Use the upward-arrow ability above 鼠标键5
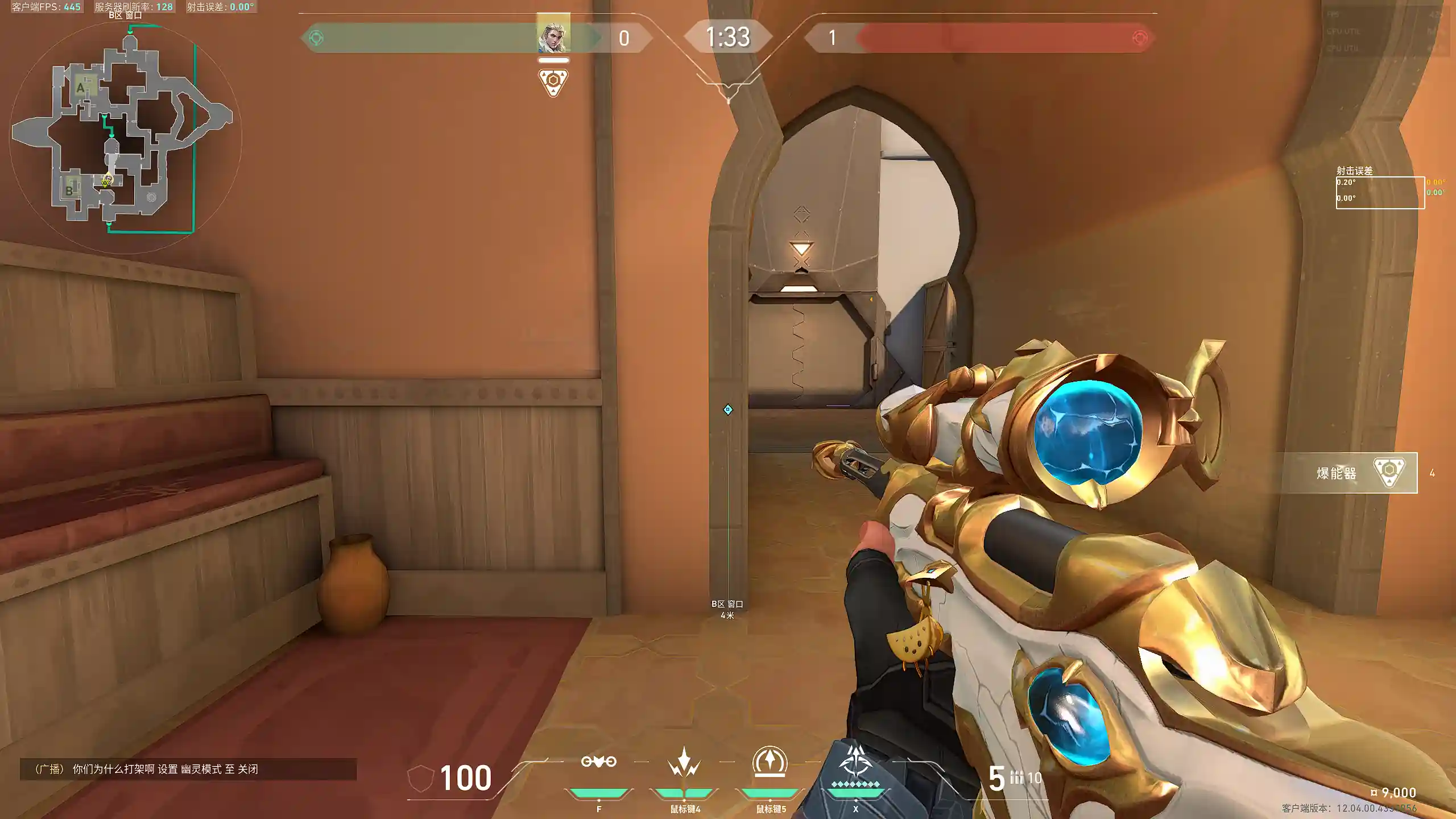 click(x=770, y=761)
